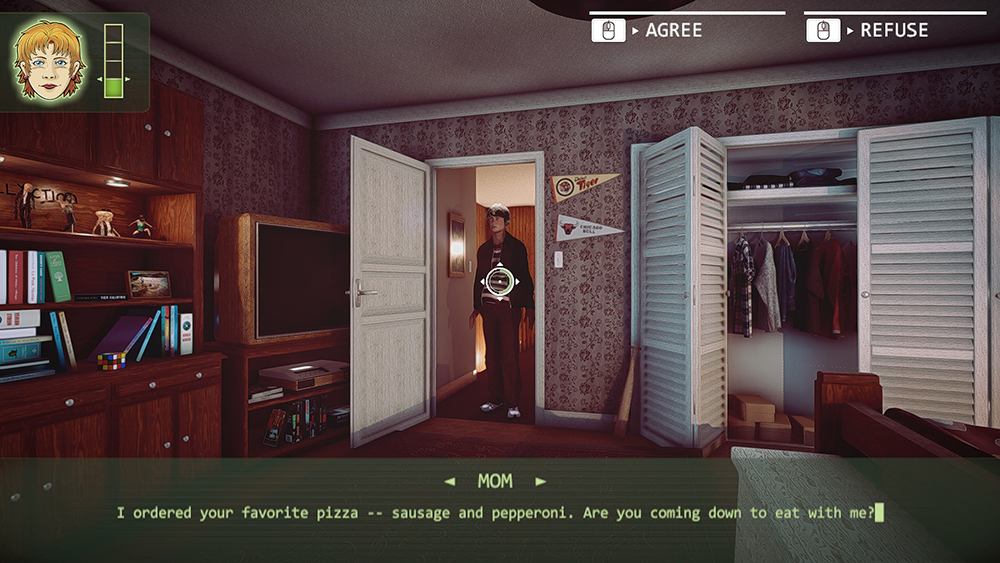
Task: Choose the AGREE dialogue option
Action: (x=672, y=31)
